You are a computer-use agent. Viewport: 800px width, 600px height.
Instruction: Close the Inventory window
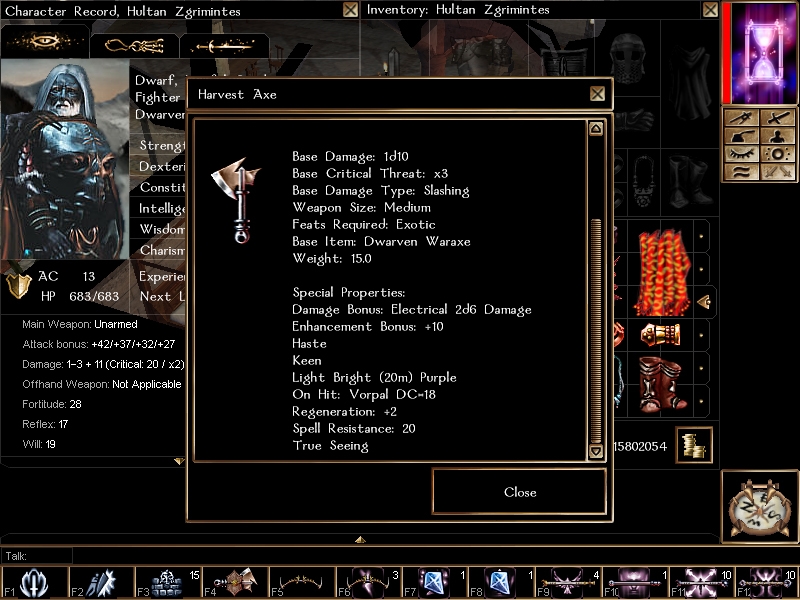(x=709, y=10)
